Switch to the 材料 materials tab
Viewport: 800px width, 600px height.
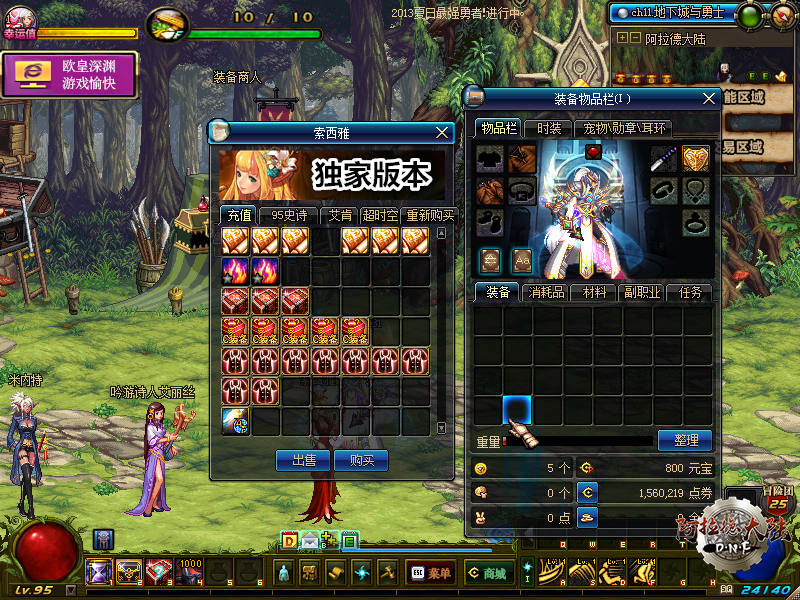click(x=594, y=292)
